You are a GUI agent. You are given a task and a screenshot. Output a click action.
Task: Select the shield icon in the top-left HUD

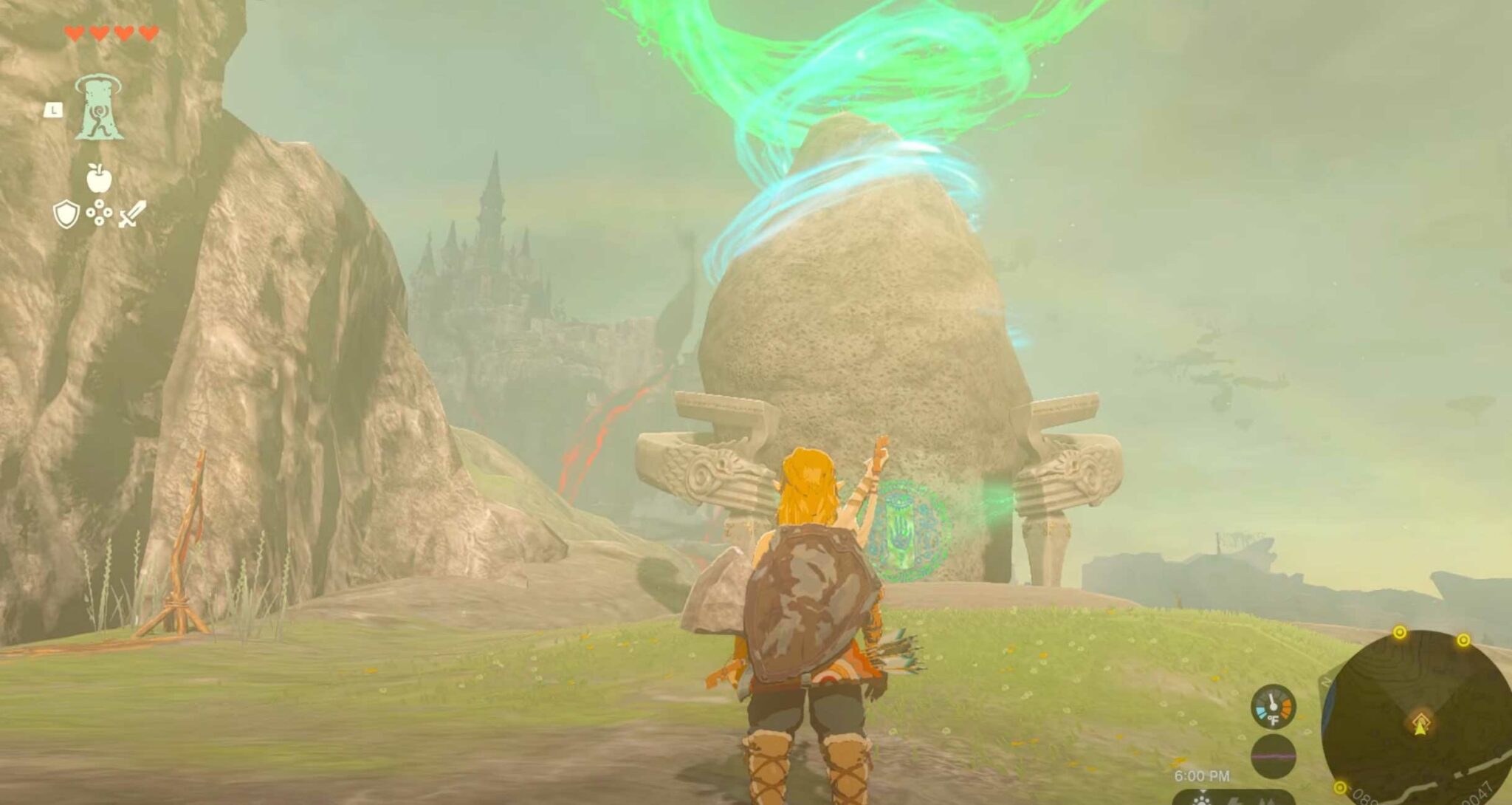coord(66,215)
